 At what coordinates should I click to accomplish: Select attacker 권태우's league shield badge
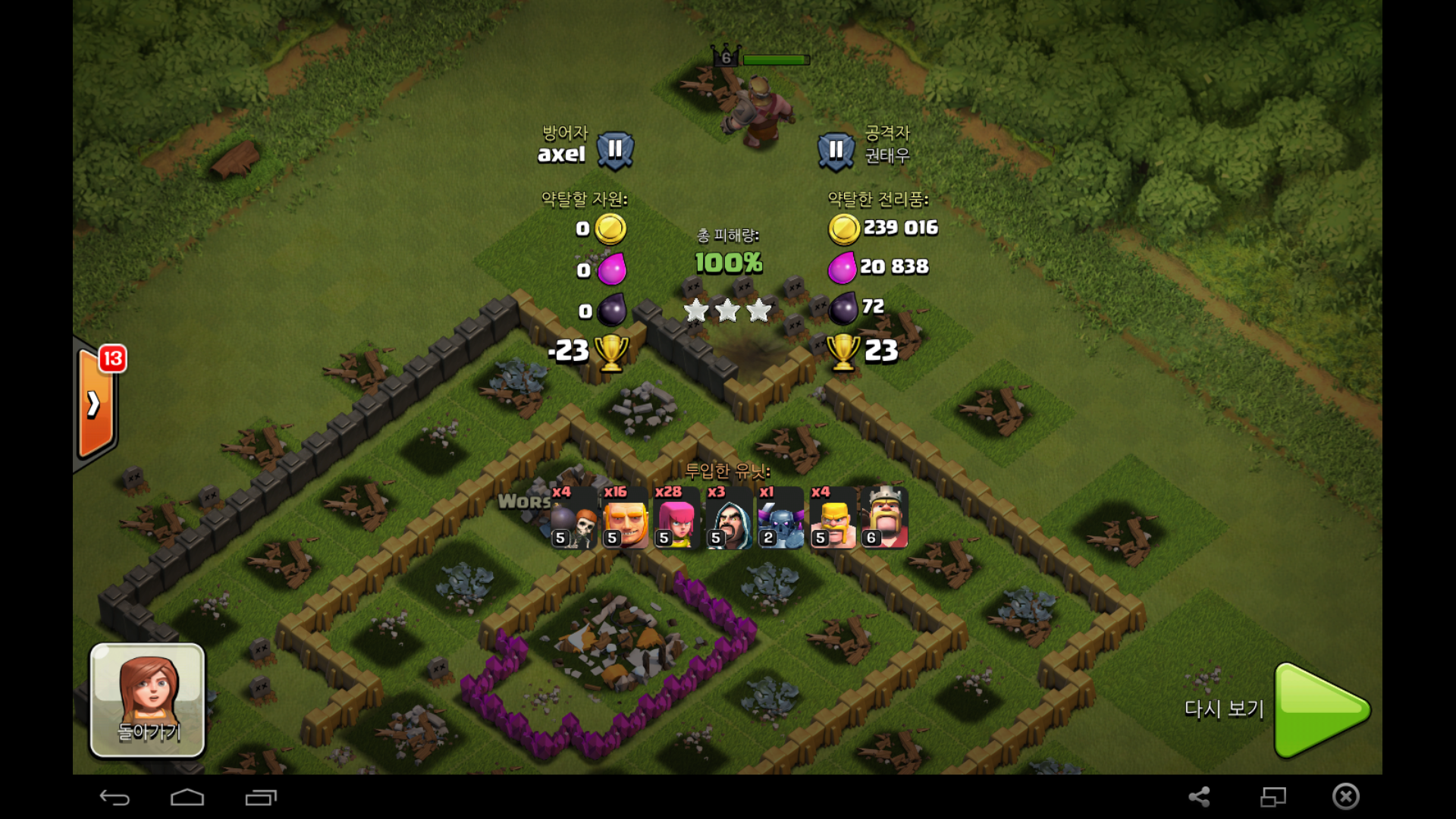click(x=836, y=151)
